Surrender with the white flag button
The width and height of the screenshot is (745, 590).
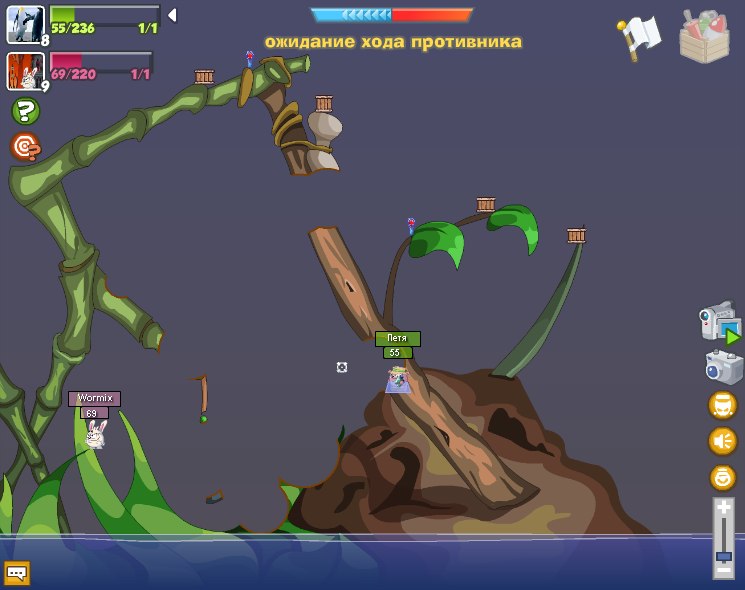pos(638,38)
